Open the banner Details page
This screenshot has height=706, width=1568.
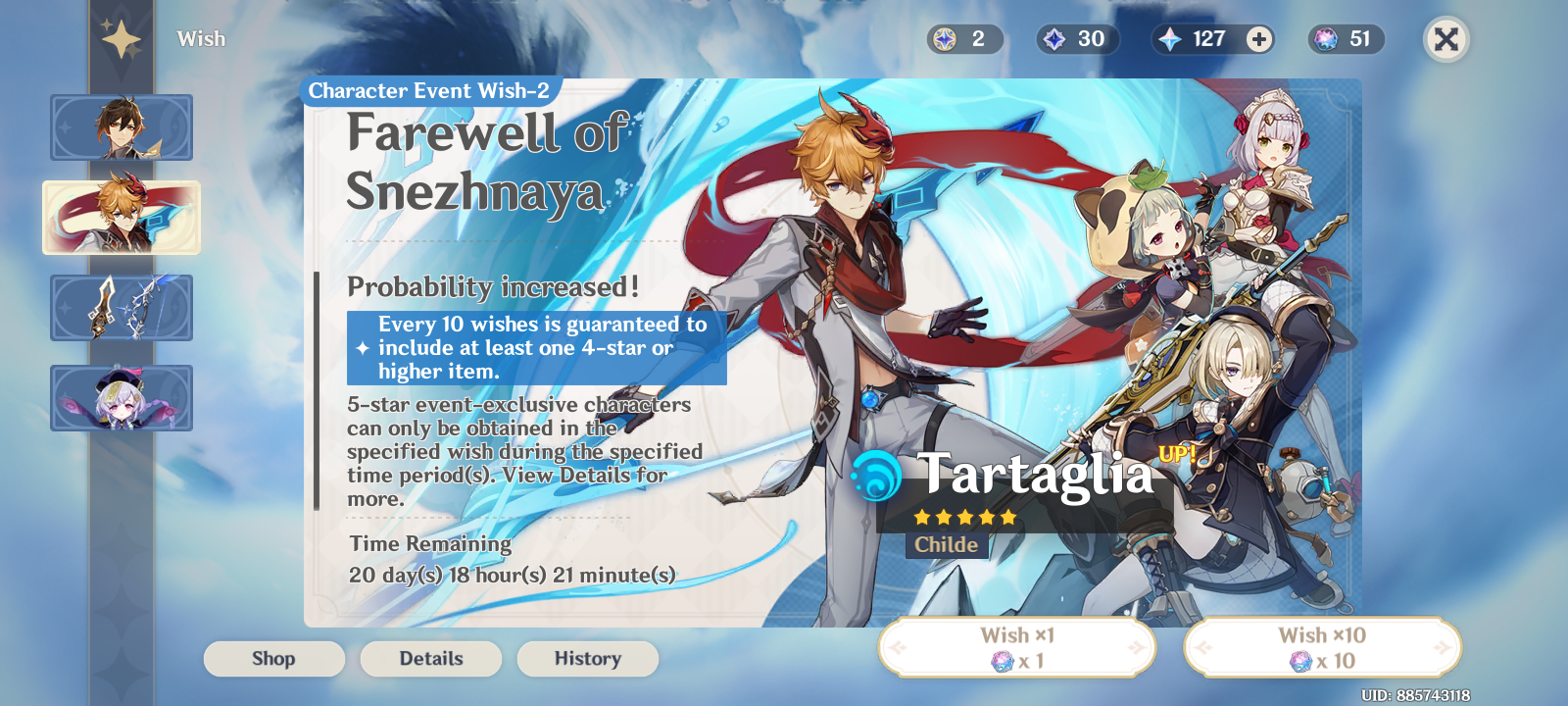[430, 658]
